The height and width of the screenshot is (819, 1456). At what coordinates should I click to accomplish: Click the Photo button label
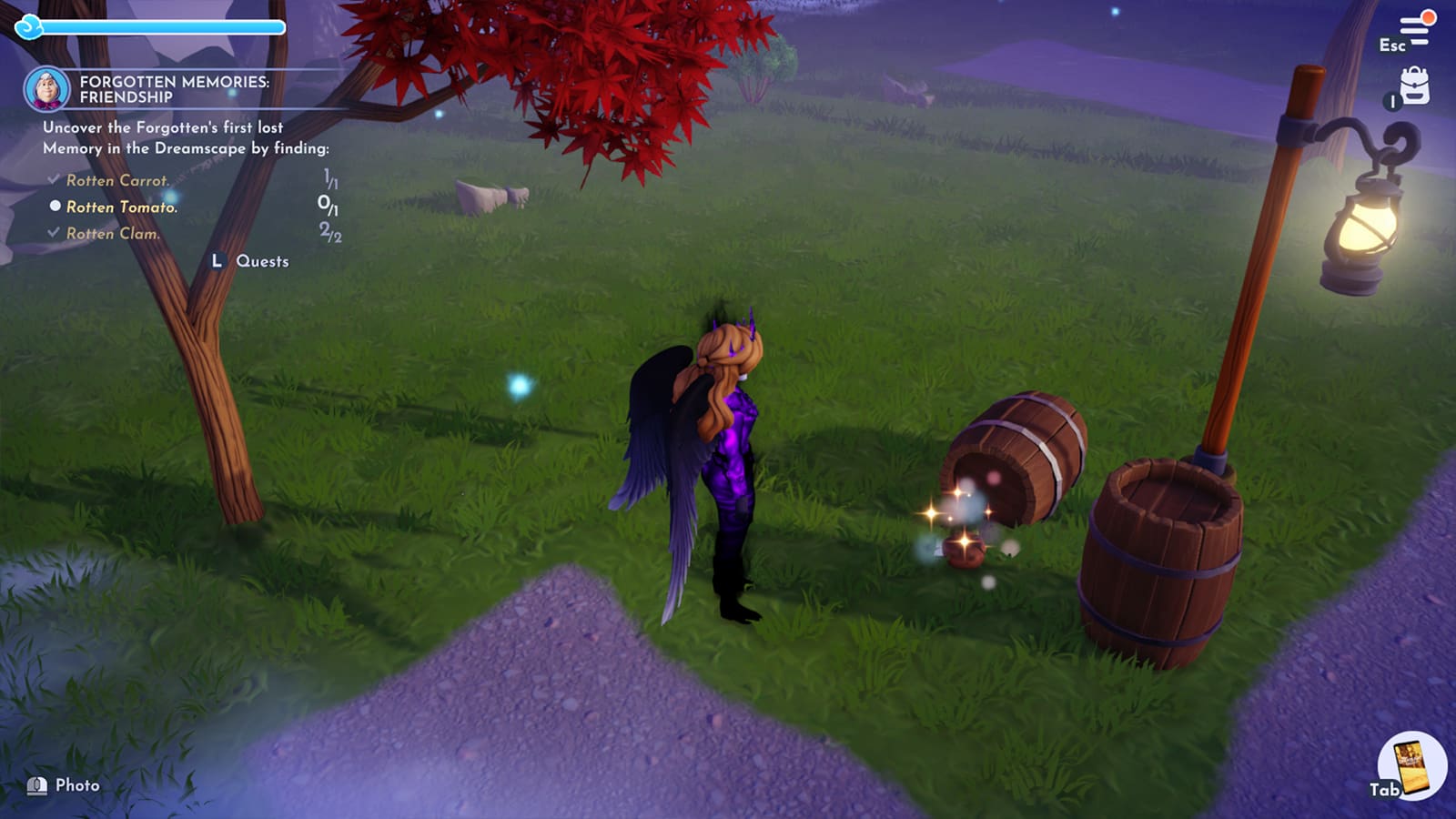(78, 784)
